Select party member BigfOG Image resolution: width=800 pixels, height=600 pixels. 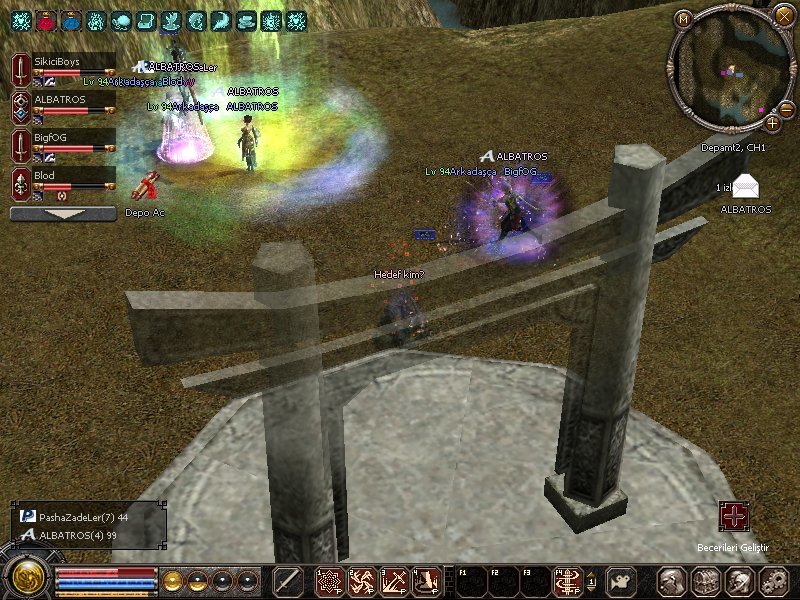pos(62,143)
